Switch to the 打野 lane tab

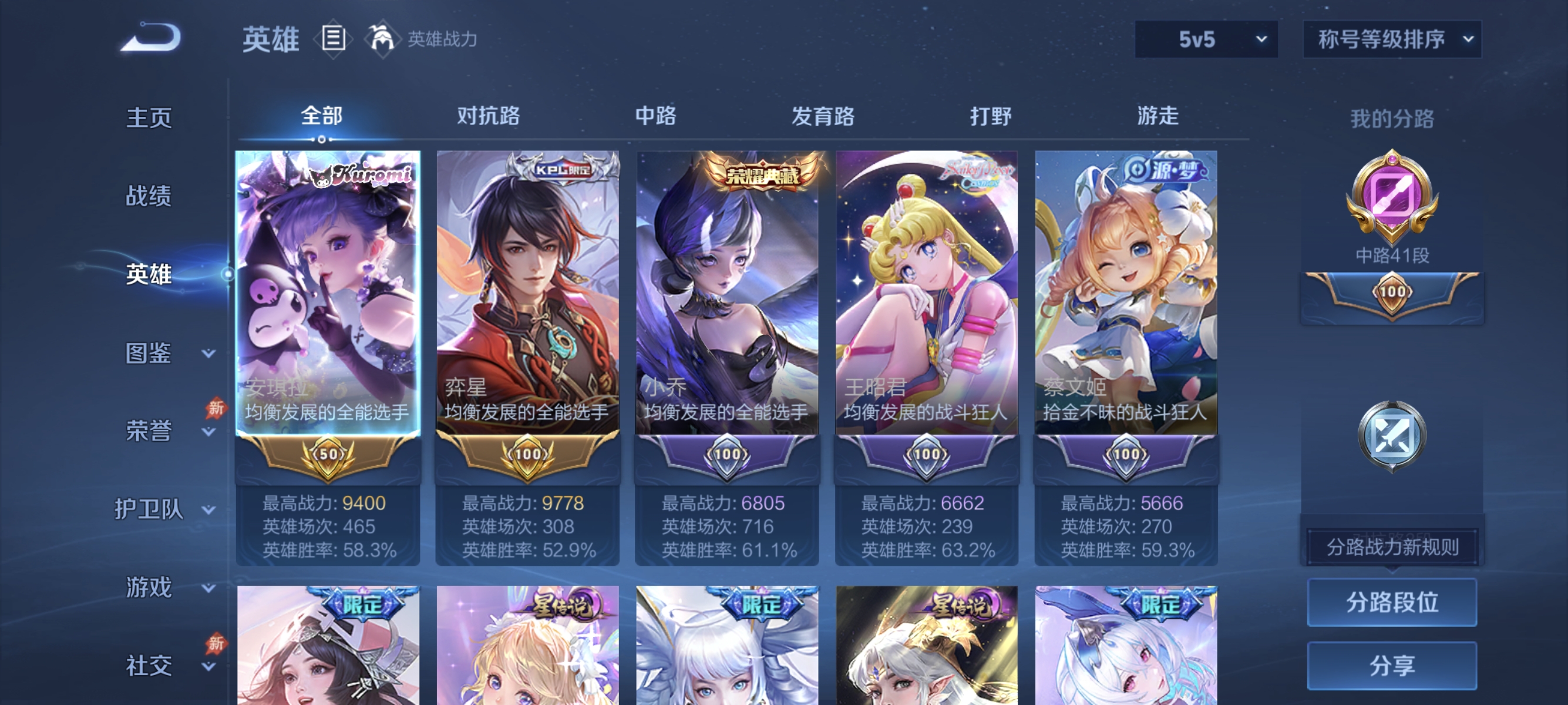[991, 116]
